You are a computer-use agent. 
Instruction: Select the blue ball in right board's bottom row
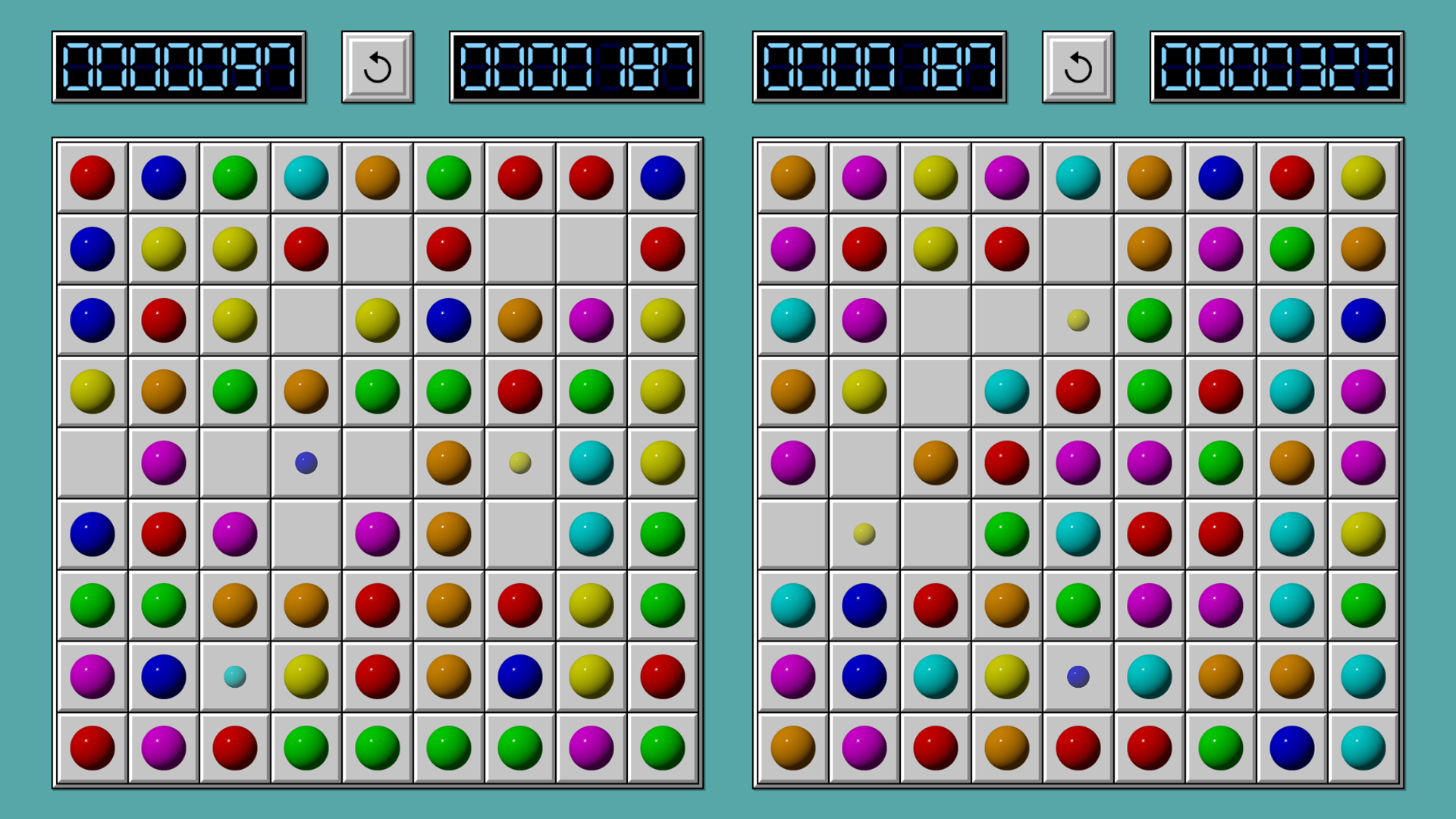[x=1291, y=747]
